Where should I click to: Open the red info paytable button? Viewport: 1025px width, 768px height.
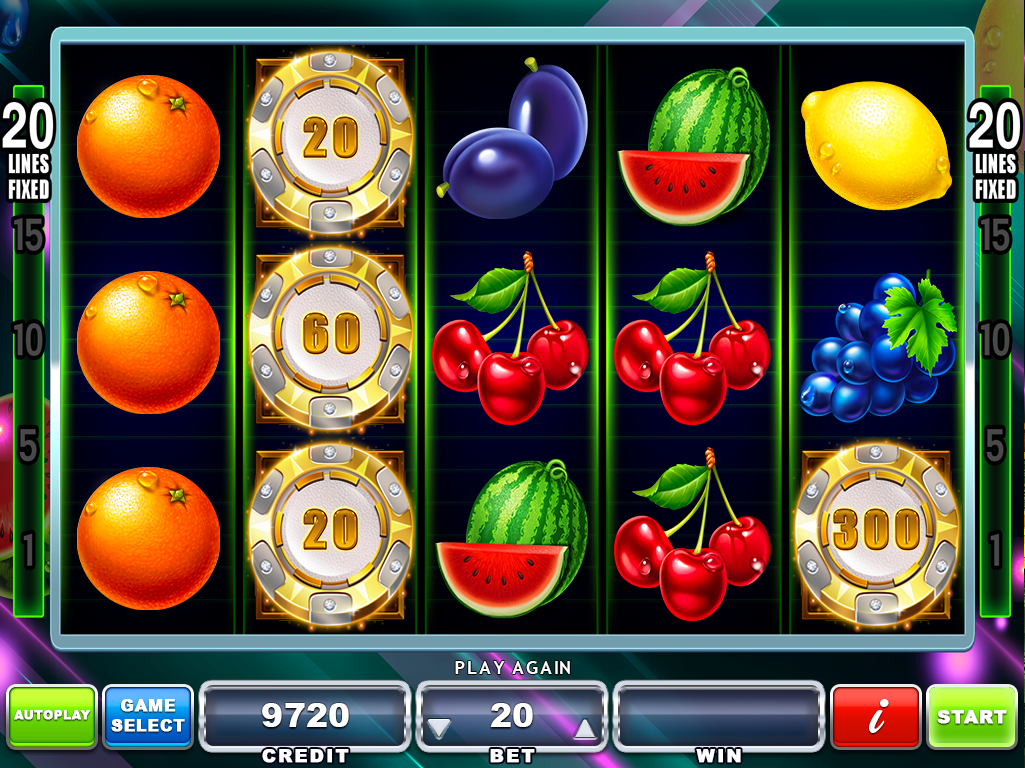pyautogui.click(x=876, y=716)
